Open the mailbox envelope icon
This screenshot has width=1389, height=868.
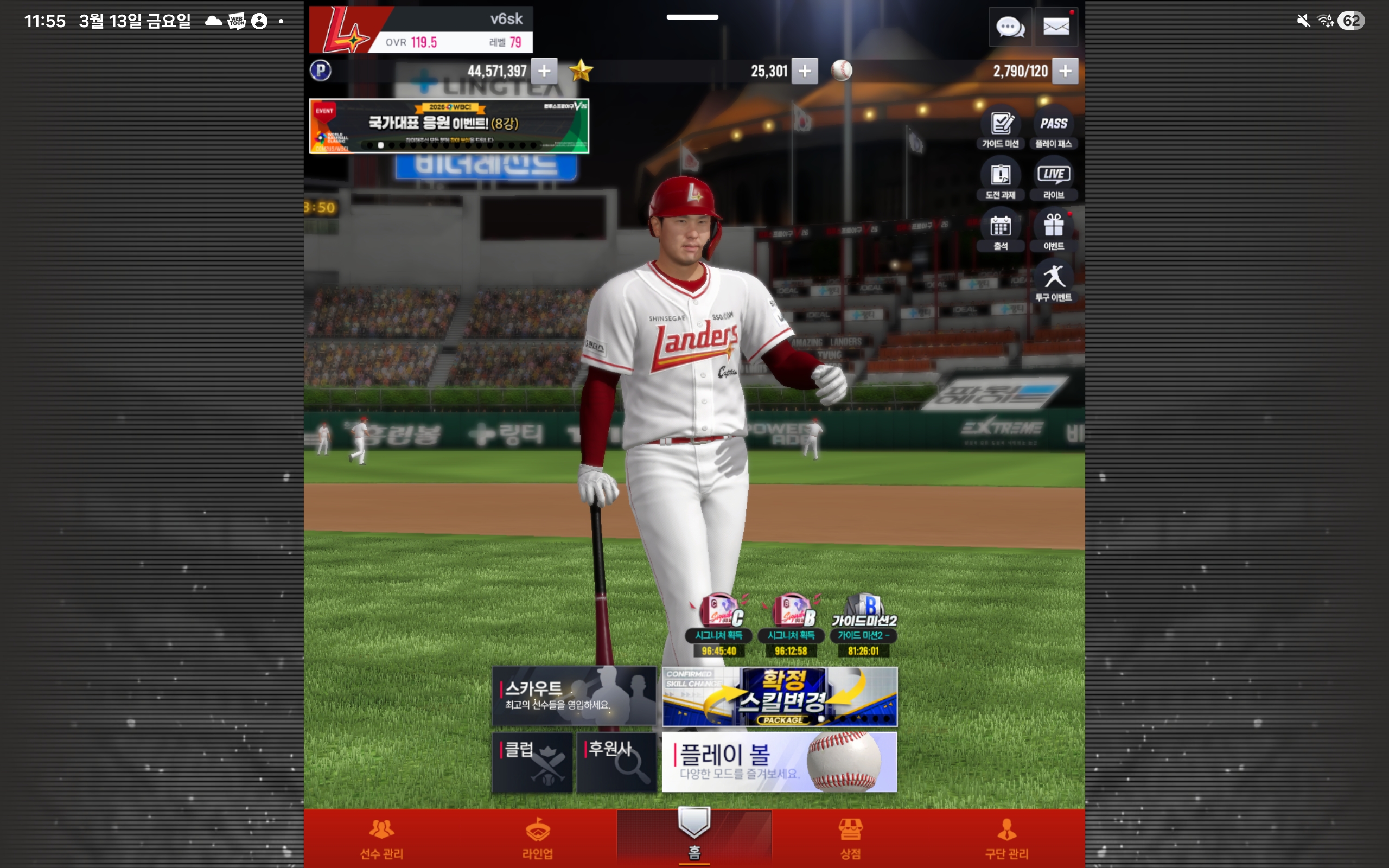[x=1055, y=27]
